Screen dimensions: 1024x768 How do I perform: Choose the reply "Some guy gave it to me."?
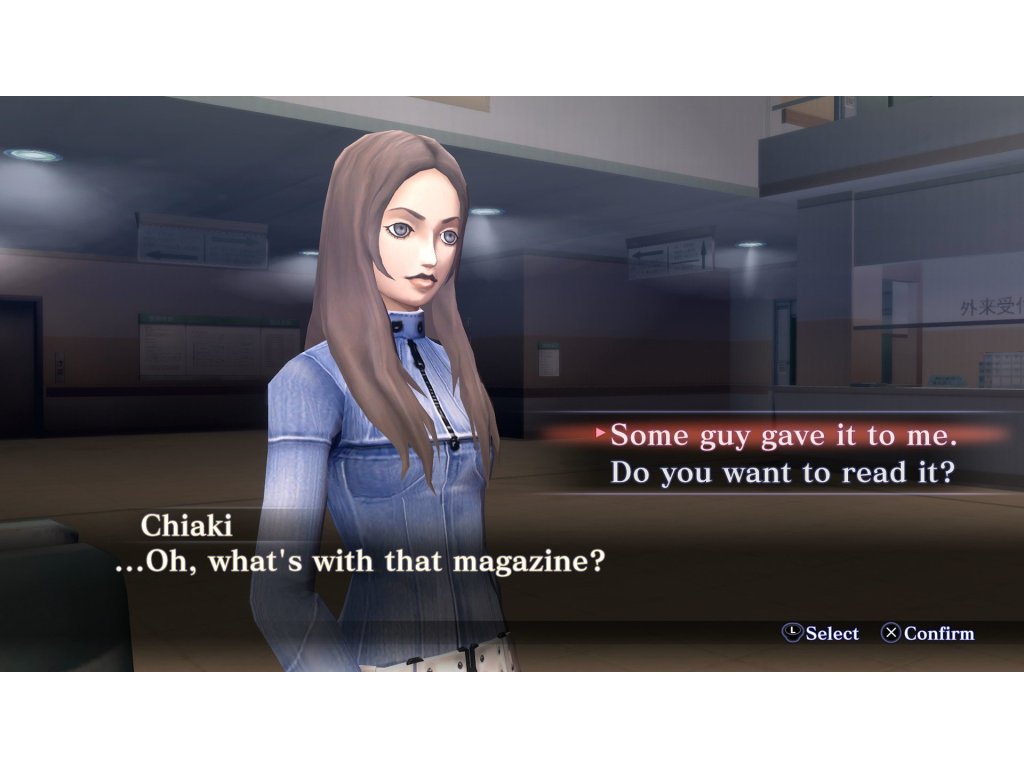(x=783, y=436)
